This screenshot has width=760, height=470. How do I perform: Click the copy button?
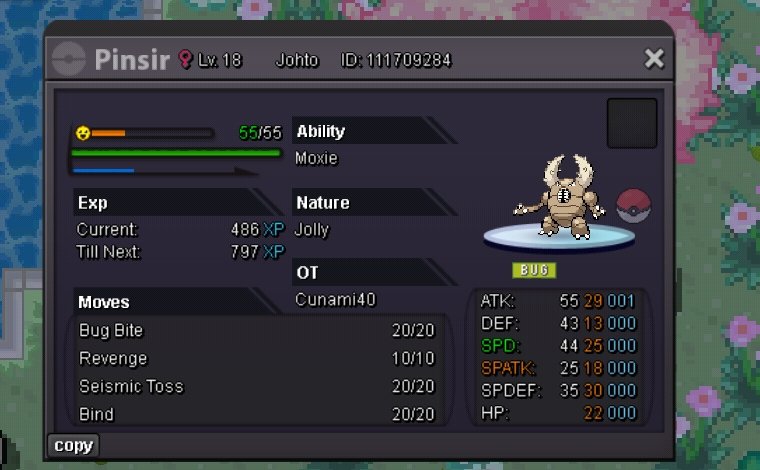coord(73,445)
